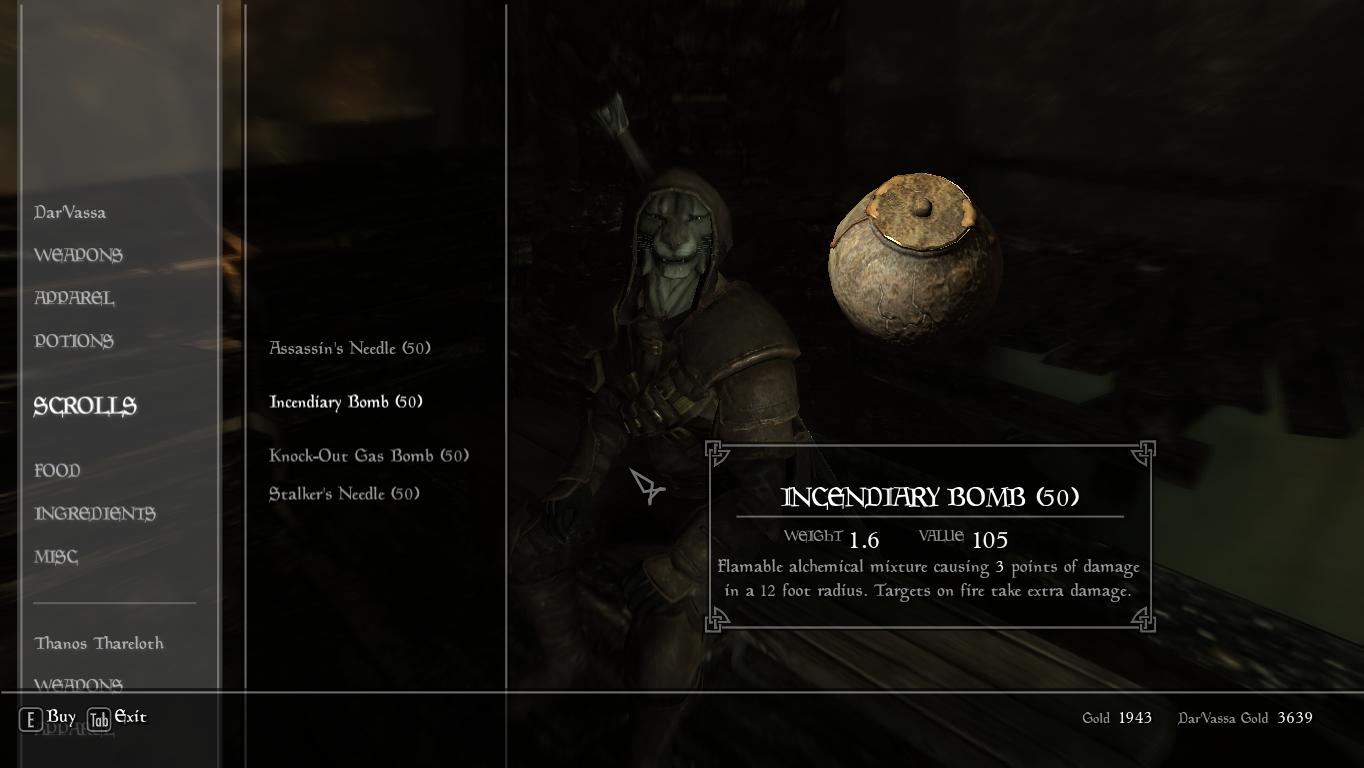
Task: Click the Tab key icon next to Exit
Action: tap(98, 718)
